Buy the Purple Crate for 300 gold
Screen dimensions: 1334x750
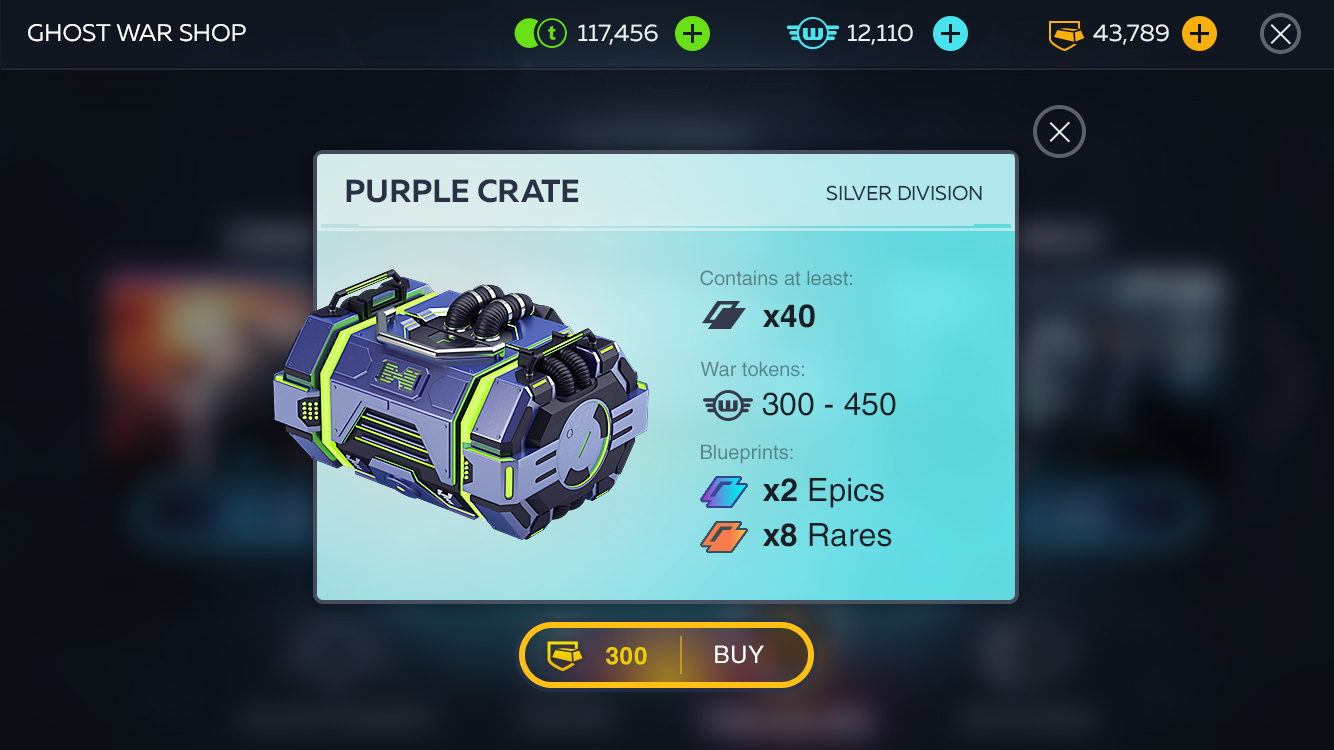(666, 655)
